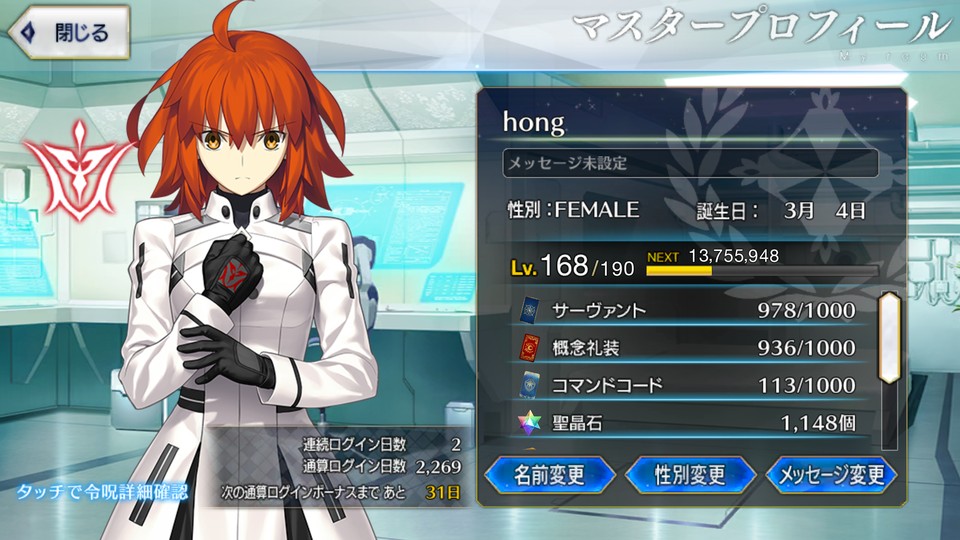Open the name change (名前変更) dialog

(x=548, y=475)
